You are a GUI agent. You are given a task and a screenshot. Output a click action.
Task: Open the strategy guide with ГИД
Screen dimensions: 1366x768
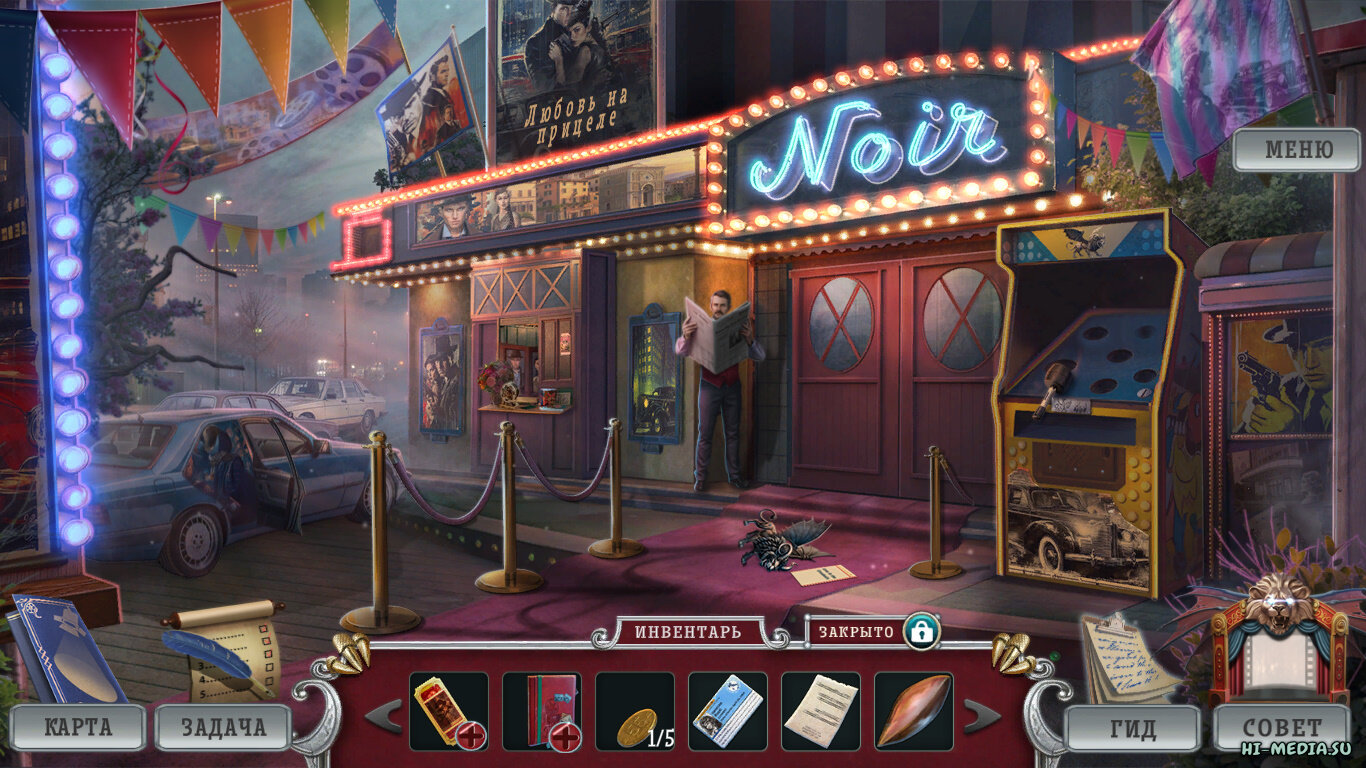tap(1132, 728)
